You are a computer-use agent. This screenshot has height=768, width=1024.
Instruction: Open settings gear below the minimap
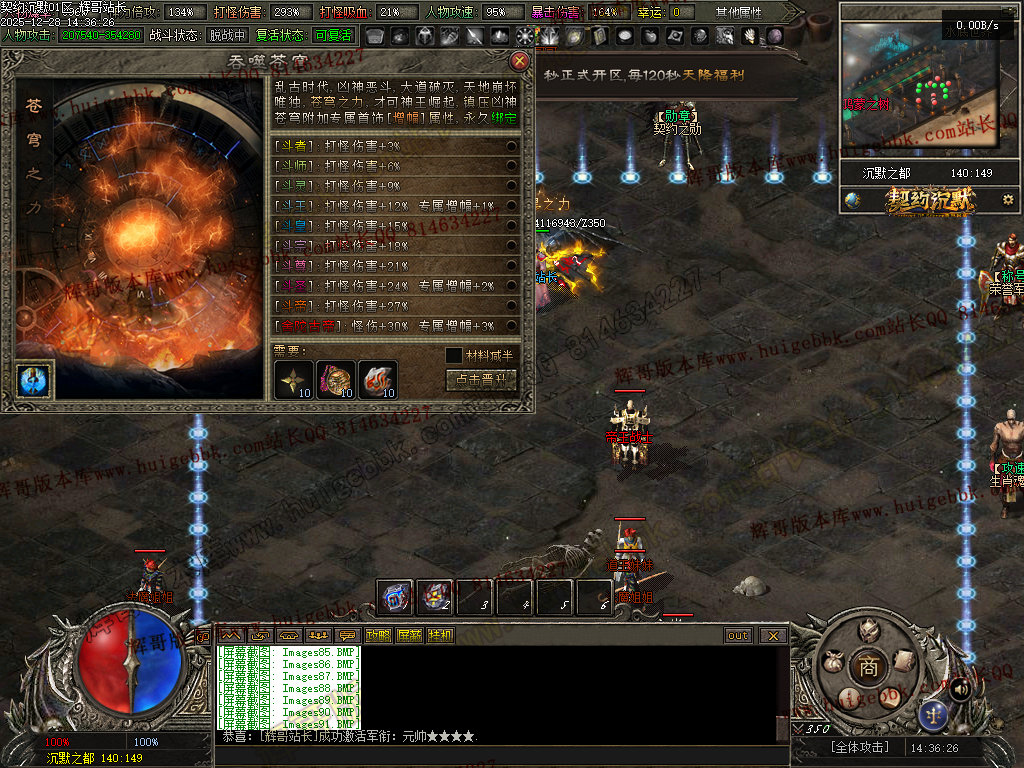click(x=1007, y=200)
